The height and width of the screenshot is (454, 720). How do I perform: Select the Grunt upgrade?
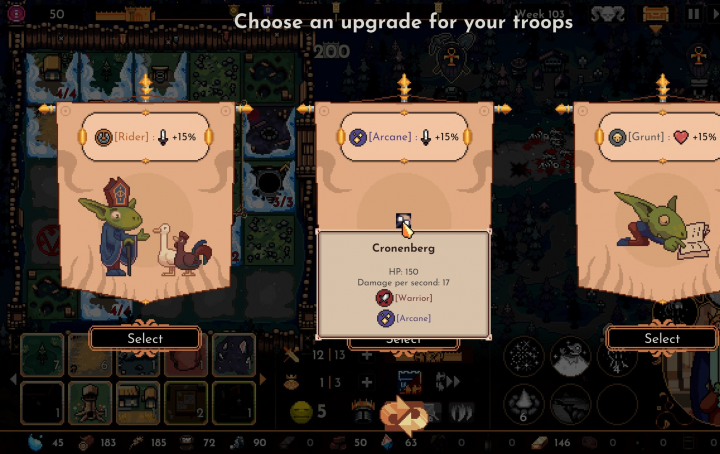[x=661, y=338]
